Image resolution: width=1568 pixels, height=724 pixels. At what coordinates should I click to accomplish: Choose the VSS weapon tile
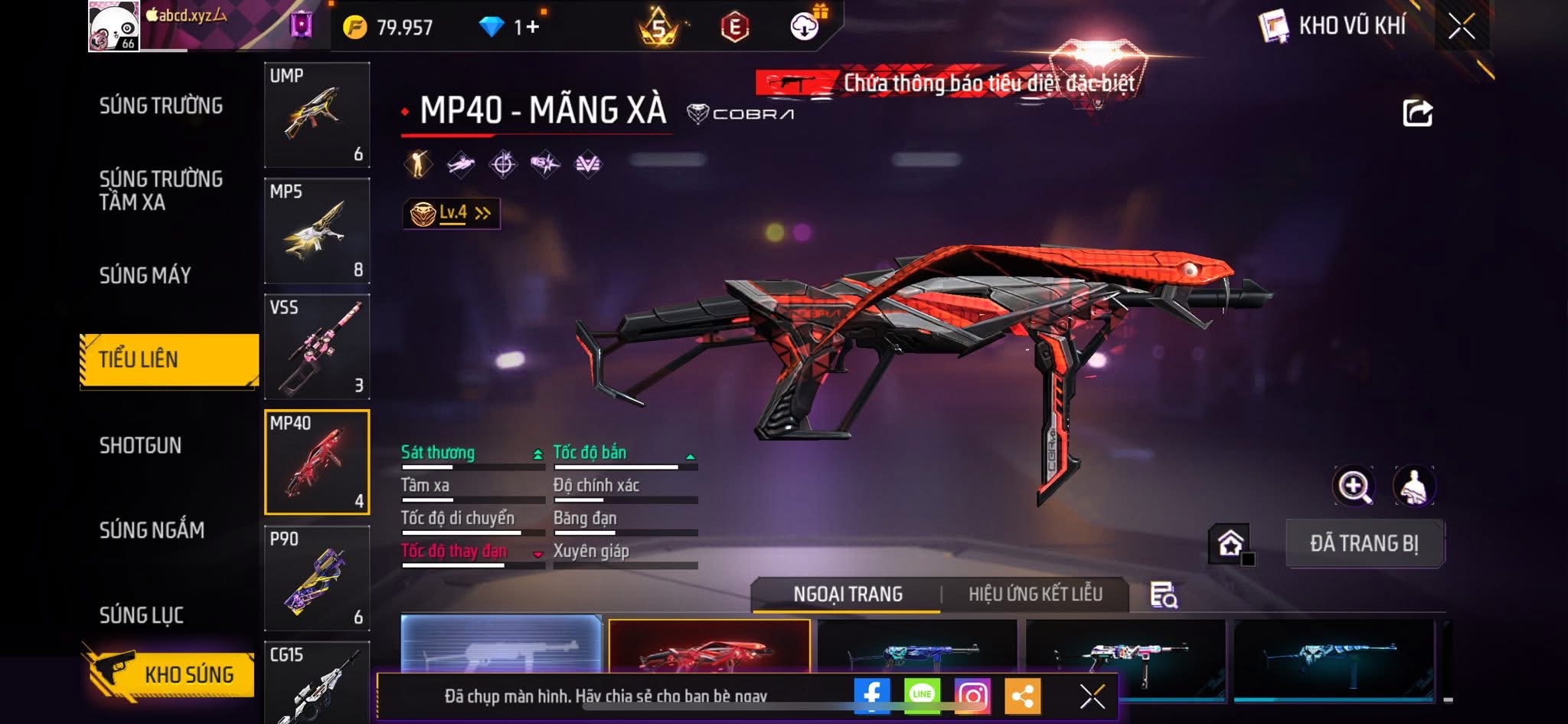317,346
